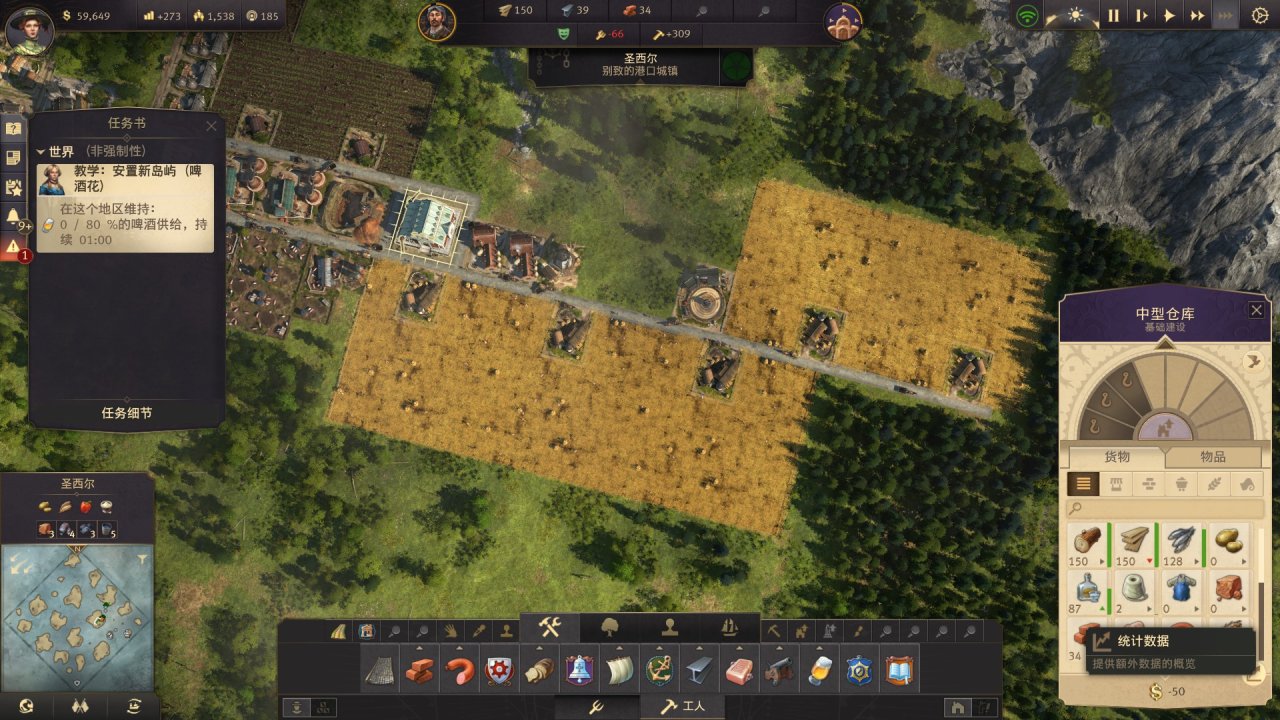This screenshot has height=720, width=1280.
Task: Close the 任务书 quest book panel
Action: (211, 125)
